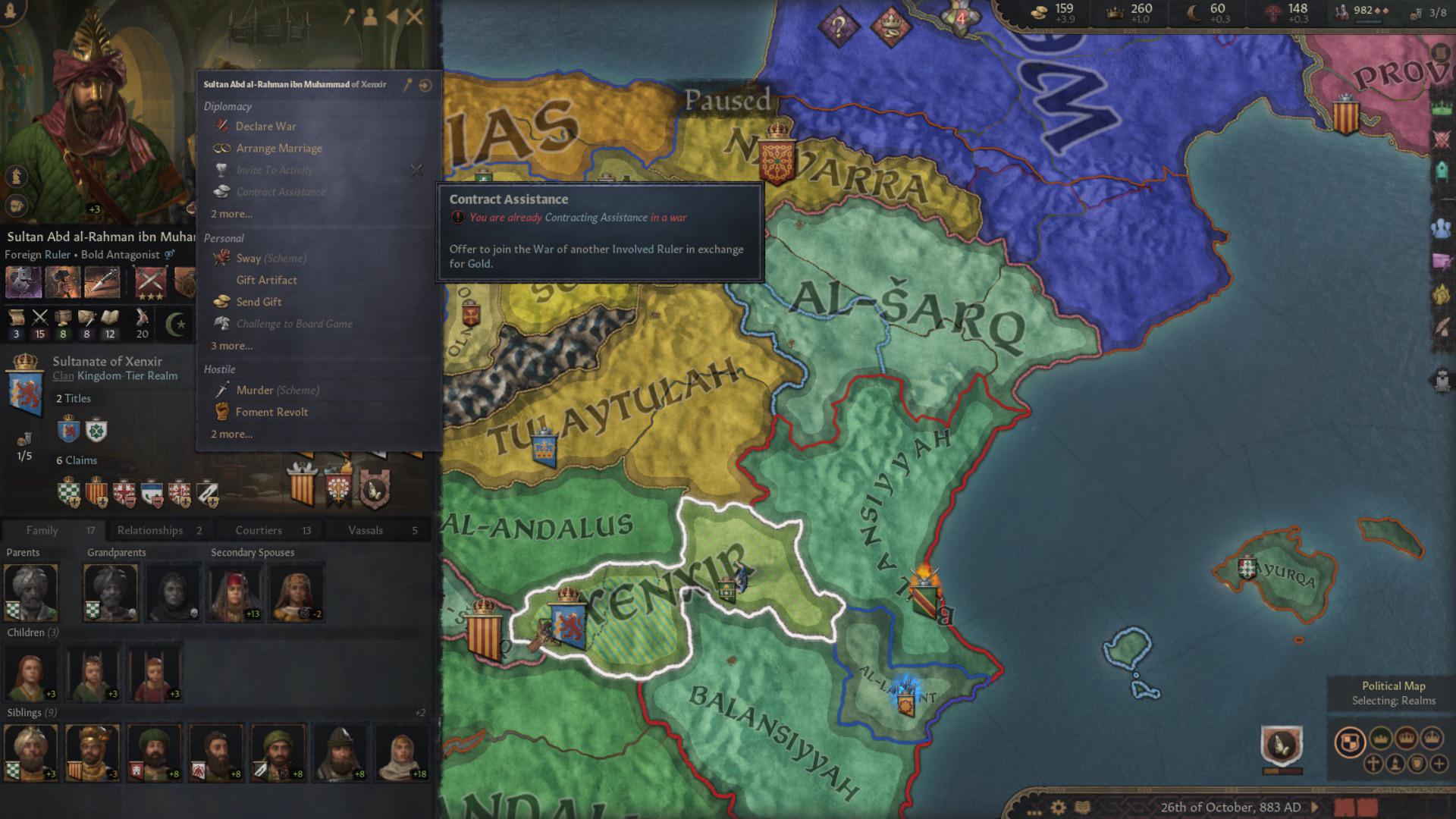The image size is (1456, 819).
Task: Advance the date with the play arrow
Action: (1314, 807)
